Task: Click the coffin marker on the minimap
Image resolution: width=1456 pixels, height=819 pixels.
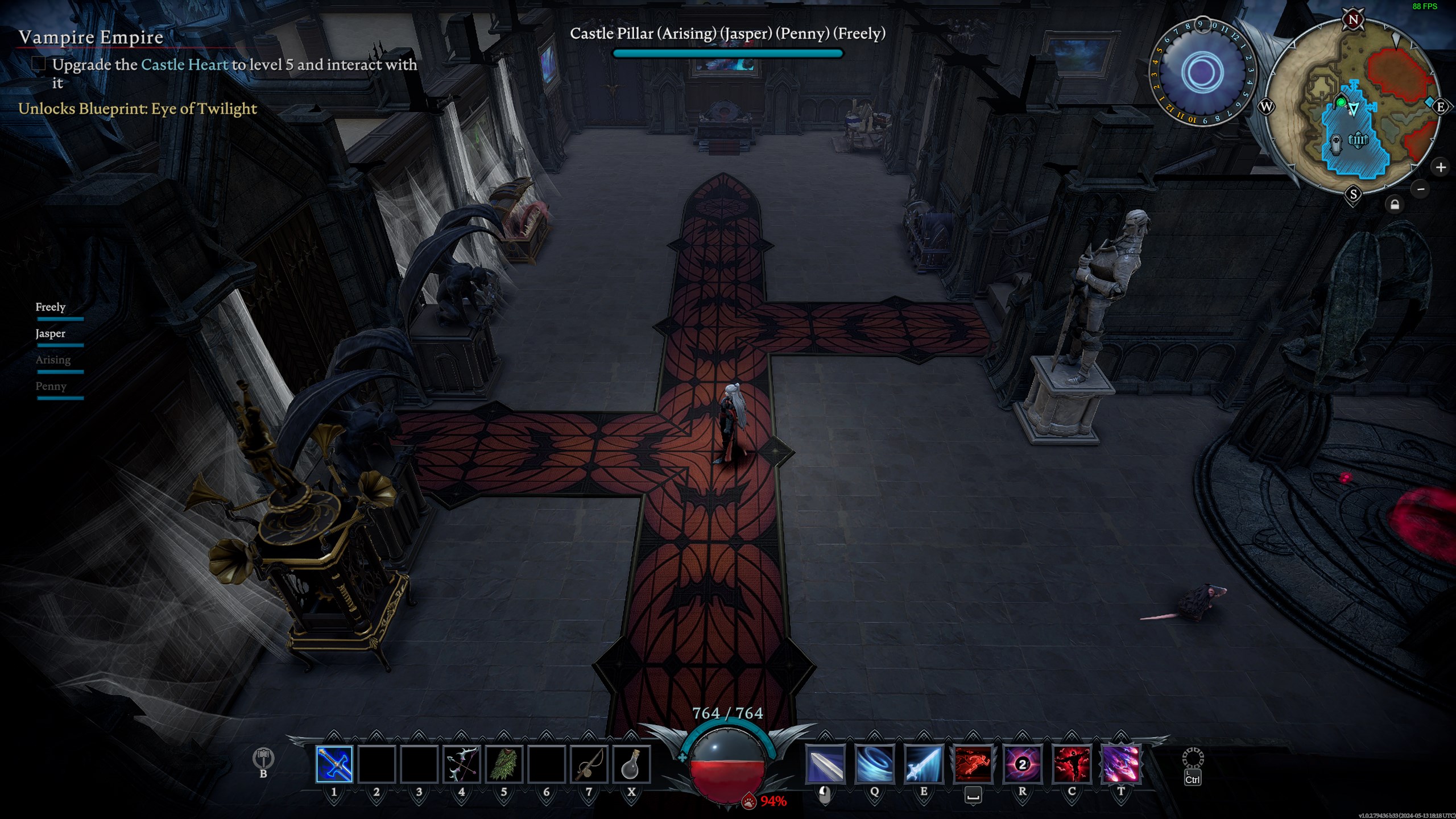Action: 1335,142
